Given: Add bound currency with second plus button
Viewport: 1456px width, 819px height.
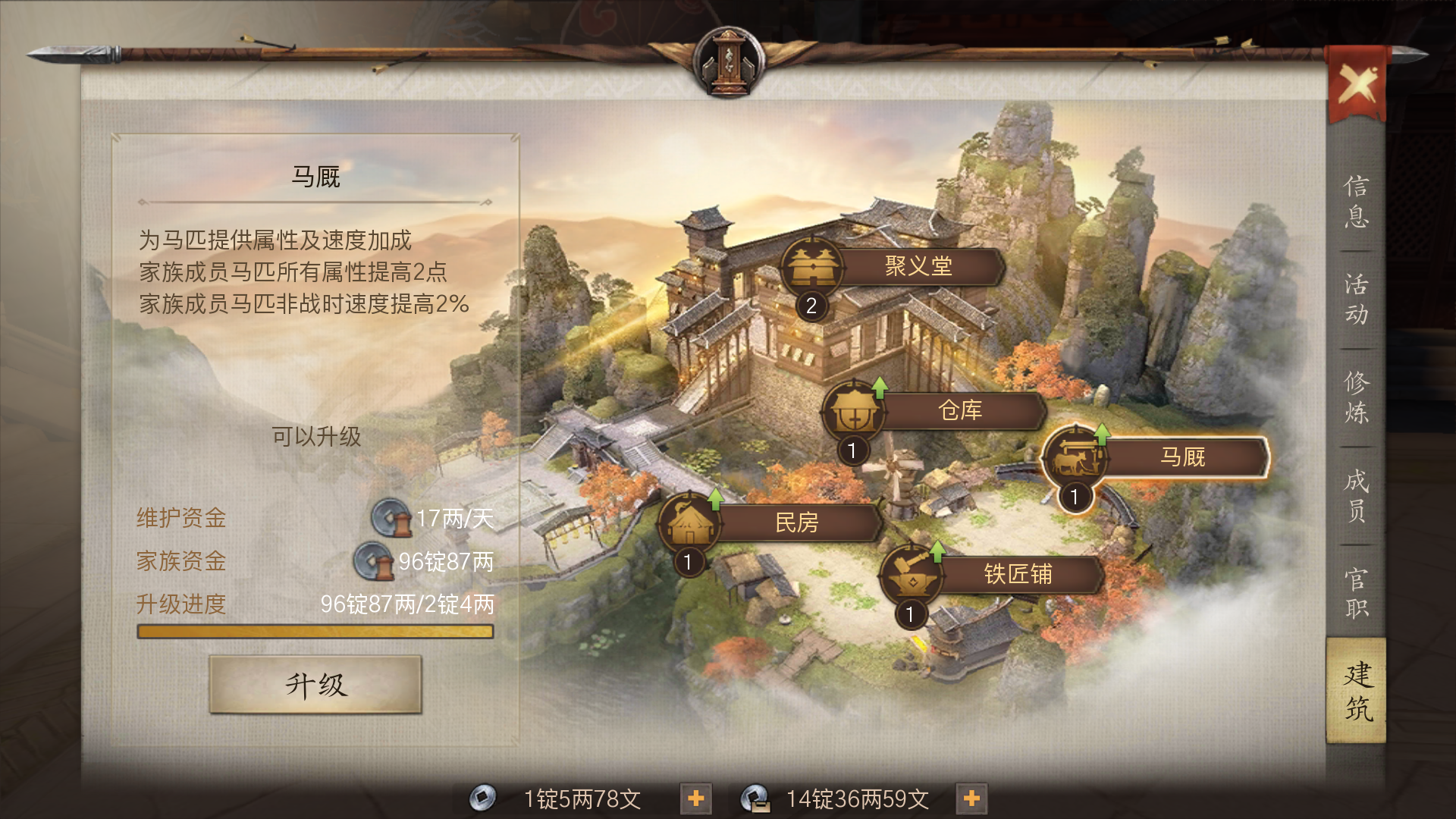Looking at the screenshot, I should tap(971, 799).
